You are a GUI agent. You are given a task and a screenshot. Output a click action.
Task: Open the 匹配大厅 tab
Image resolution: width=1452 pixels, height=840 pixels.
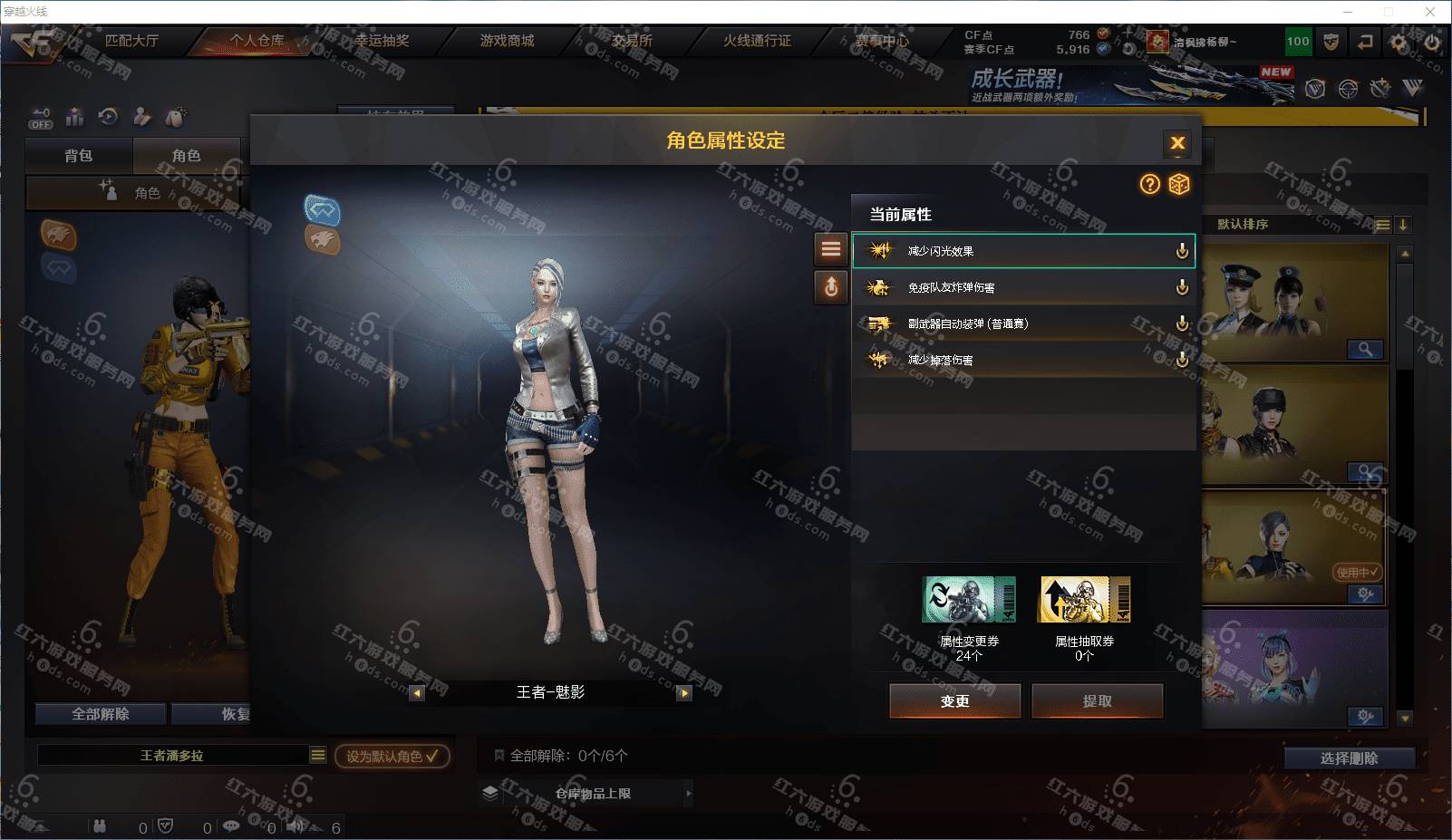coord(131,41)
